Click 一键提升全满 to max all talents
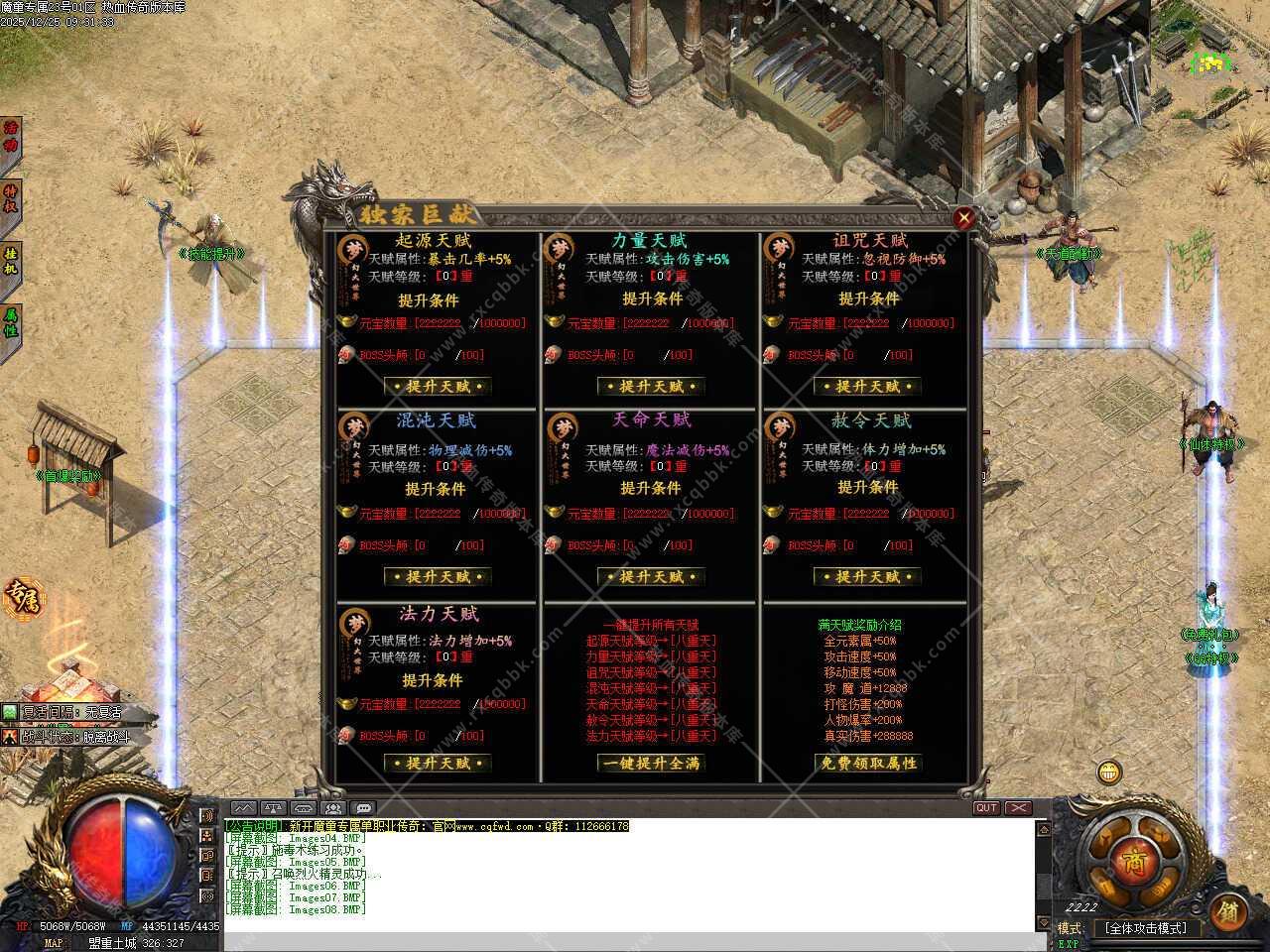This screenshot has height=952, width=1270. (x=652, y=763)
